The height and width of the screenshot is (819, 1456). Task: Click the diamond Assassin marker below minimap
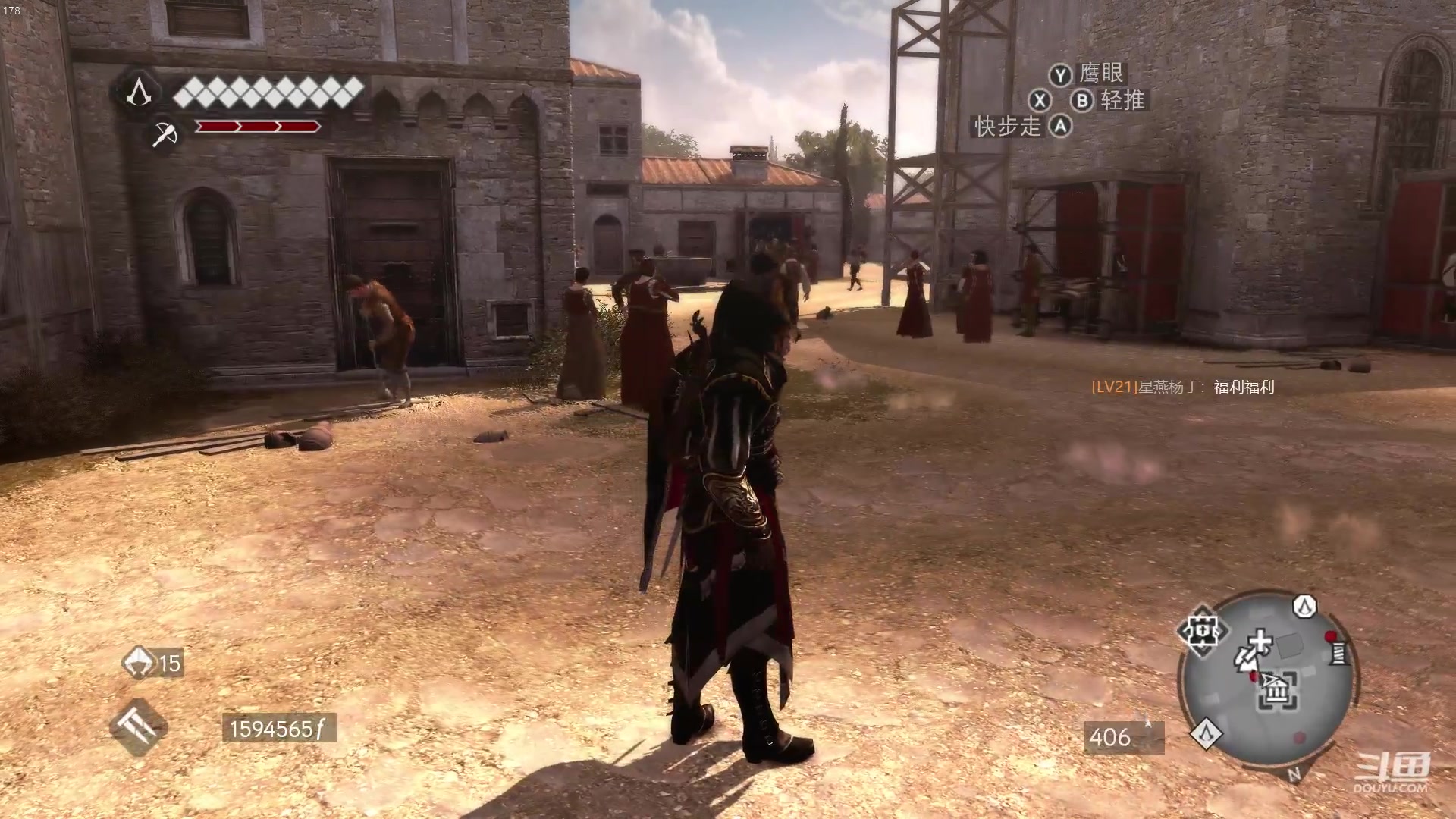click(1205, 733)
